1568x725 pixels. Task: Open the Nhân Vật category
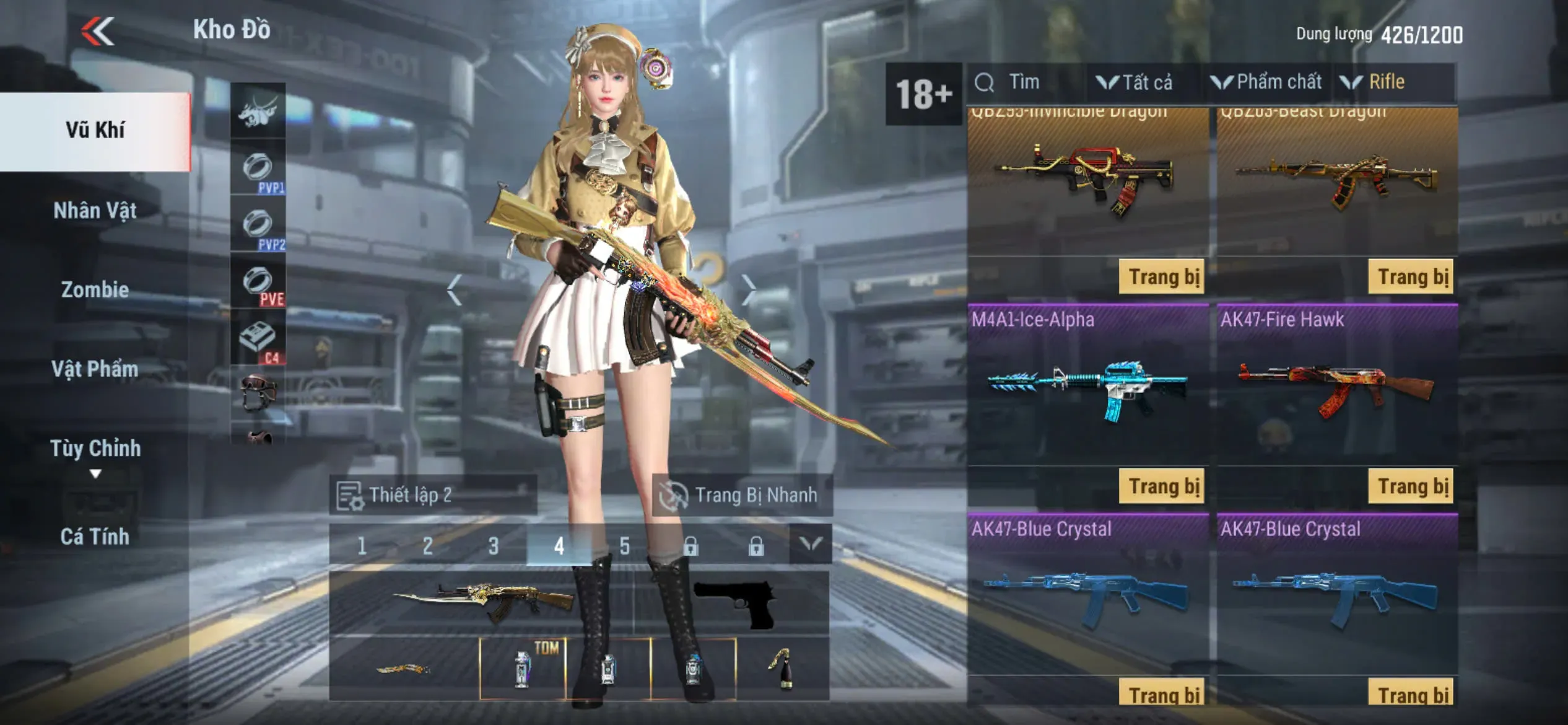click(95, 211)
